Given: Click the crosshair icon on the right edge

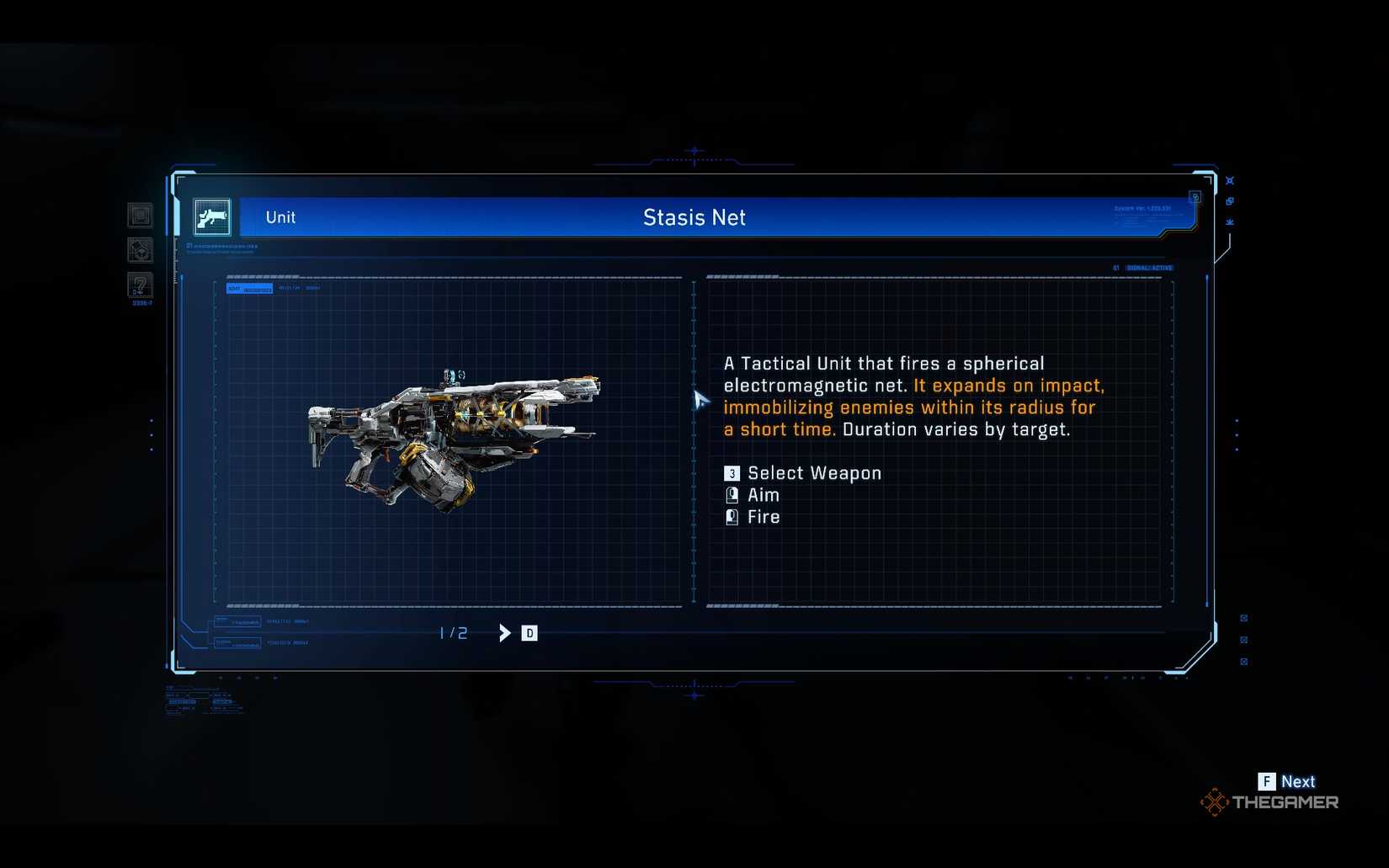Looking at the screenshot, I should 1230,180.
